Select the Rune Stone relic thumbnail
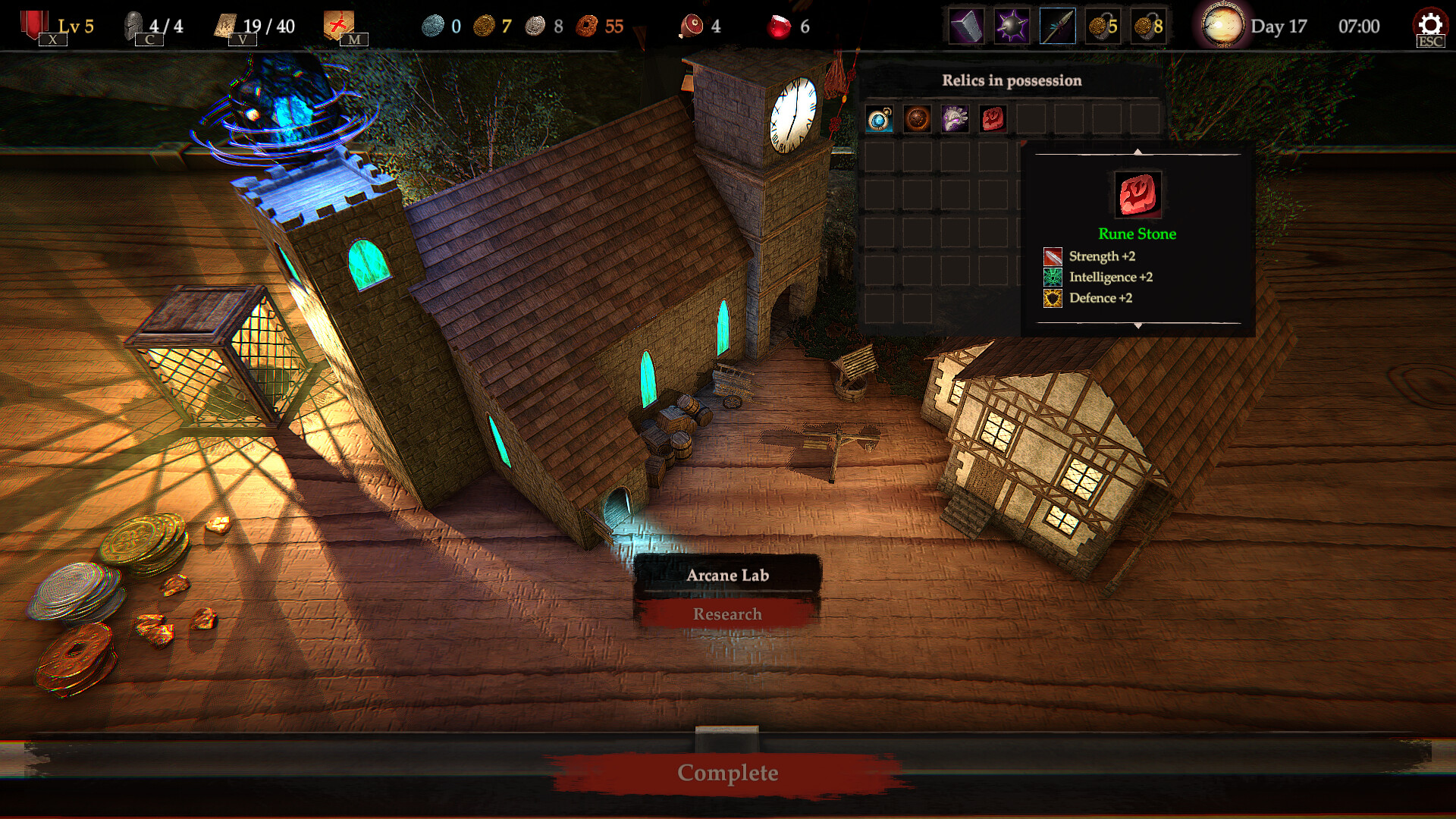1456x819 pixels. click(993, 118)
